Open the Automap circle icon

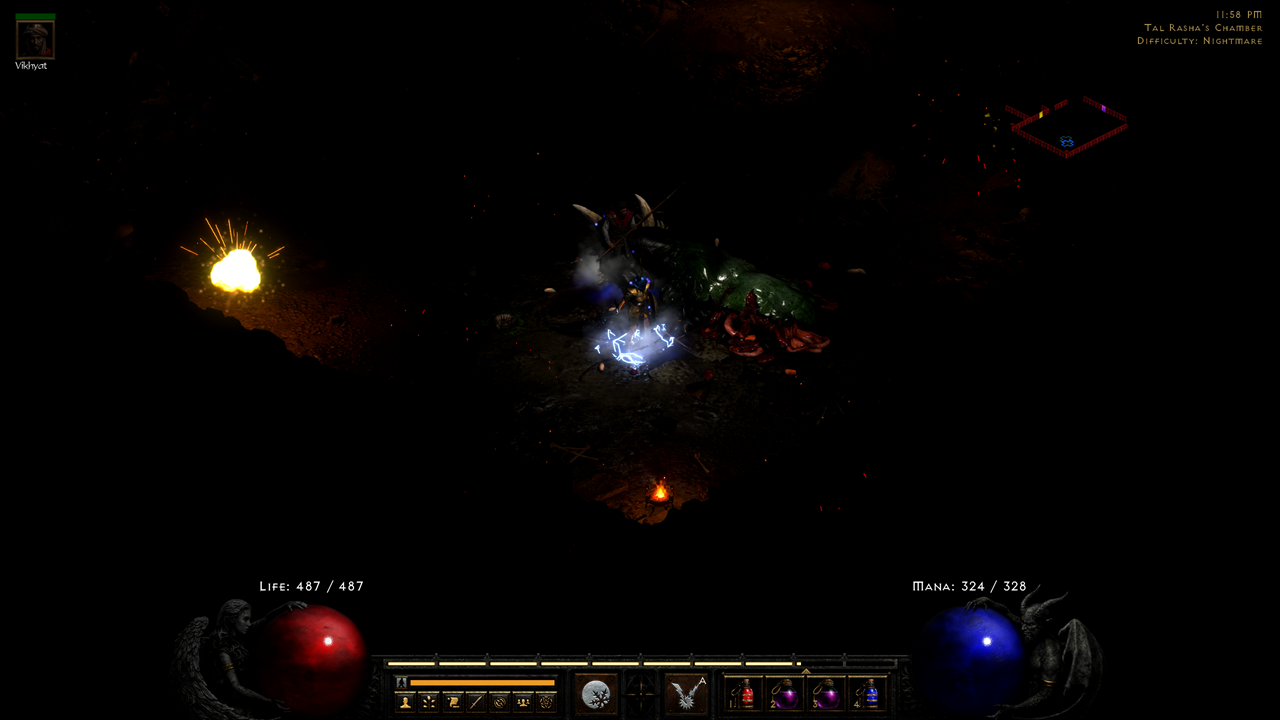(x=498, y=702)
